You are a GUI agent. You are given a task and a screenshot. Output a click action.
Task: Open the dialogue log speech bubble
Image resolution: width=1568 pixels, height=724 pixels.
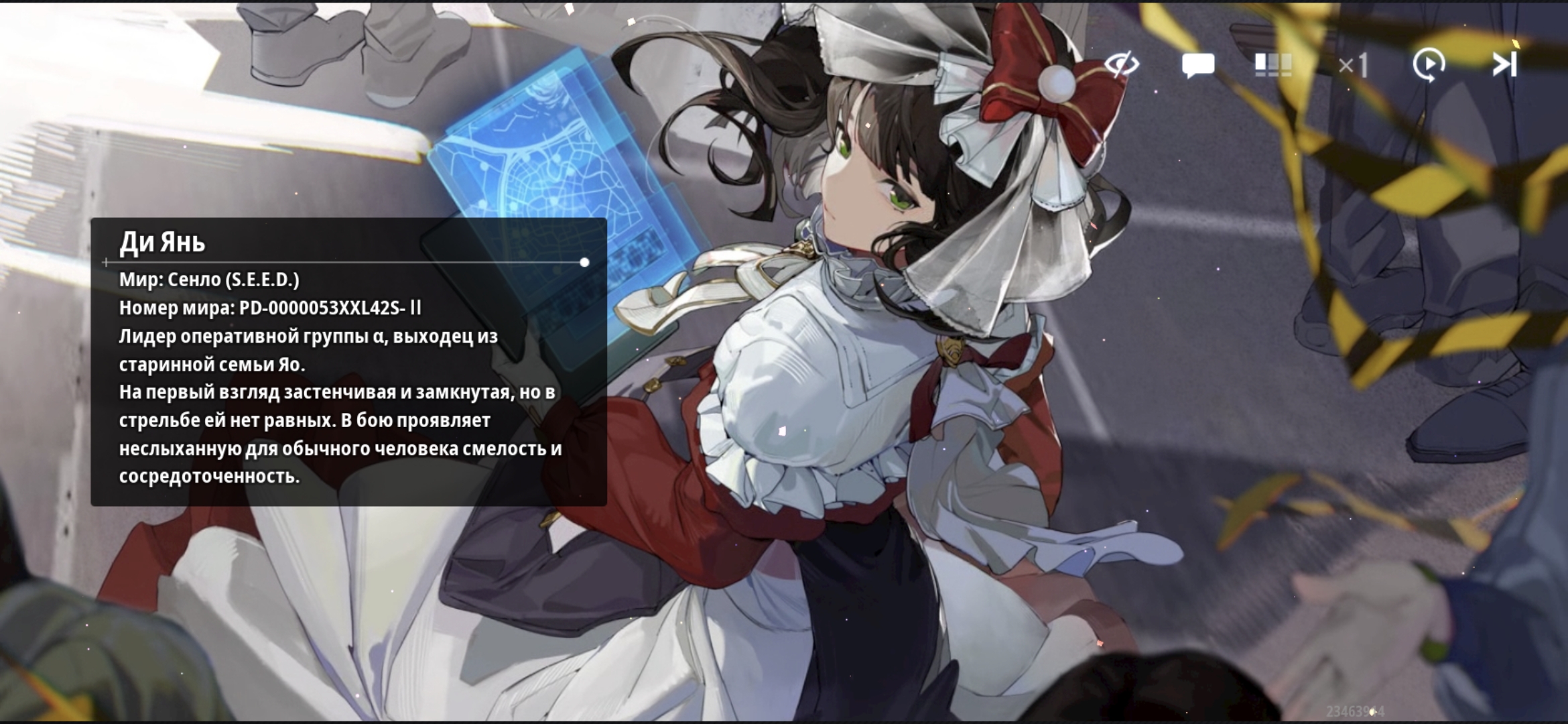[x=1197, y=66]
